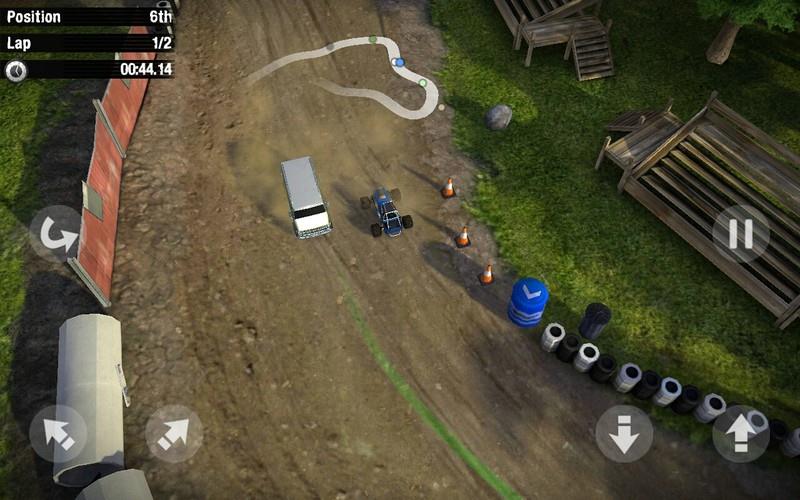Image resolution: width=800 pixels, height=500 pixels.
Task: Steer left with the left arrow button
Action: pyautogui.click(x=58, y=433)
